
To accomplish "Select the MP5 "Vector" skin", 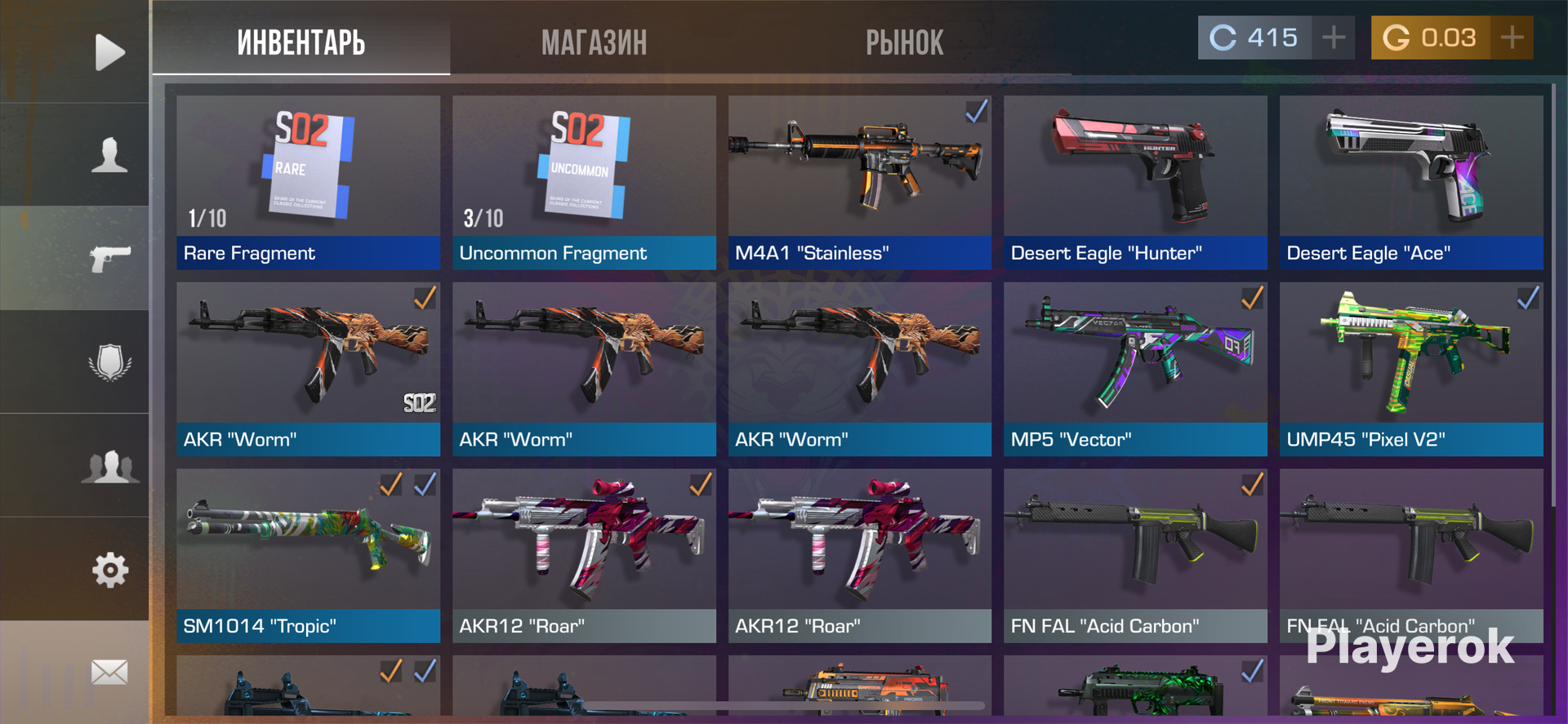I will point(1135,369).
